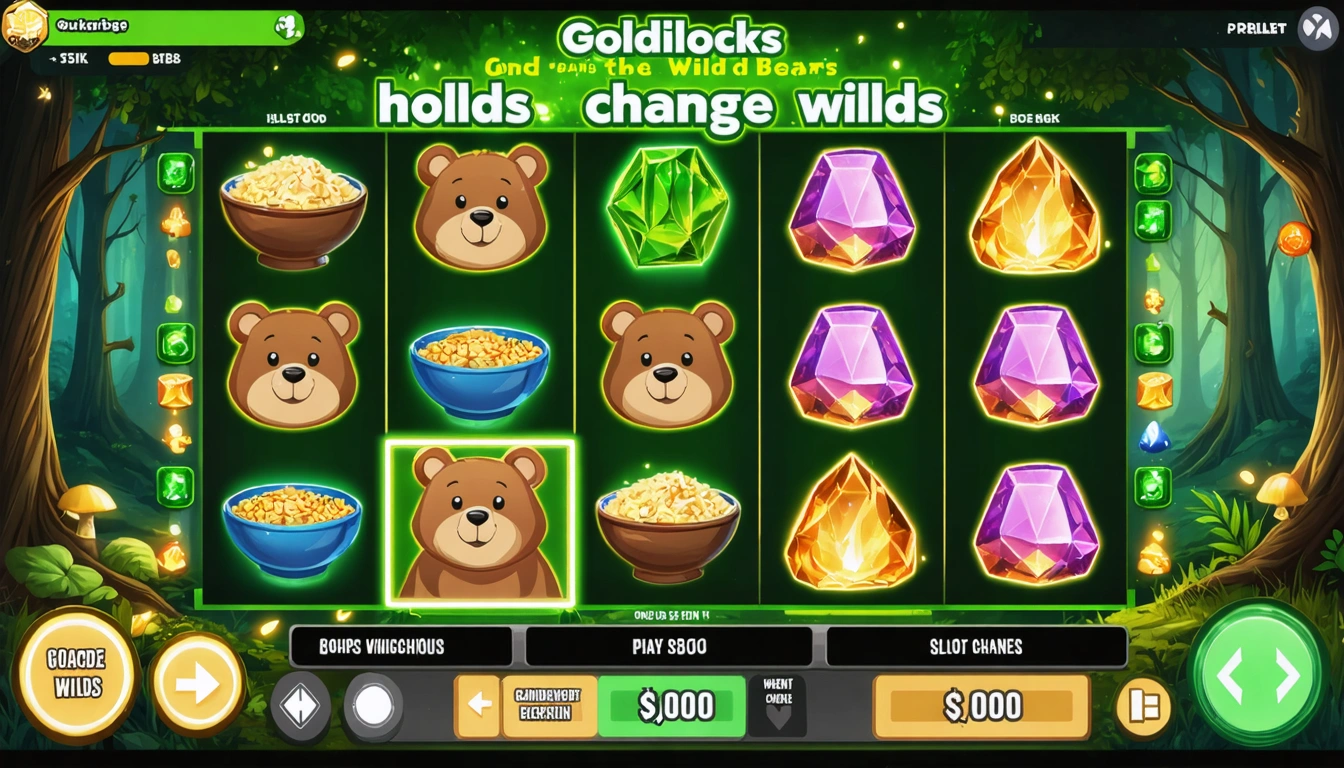Enable the heart toggle between bet displays

tap(778, 706)
